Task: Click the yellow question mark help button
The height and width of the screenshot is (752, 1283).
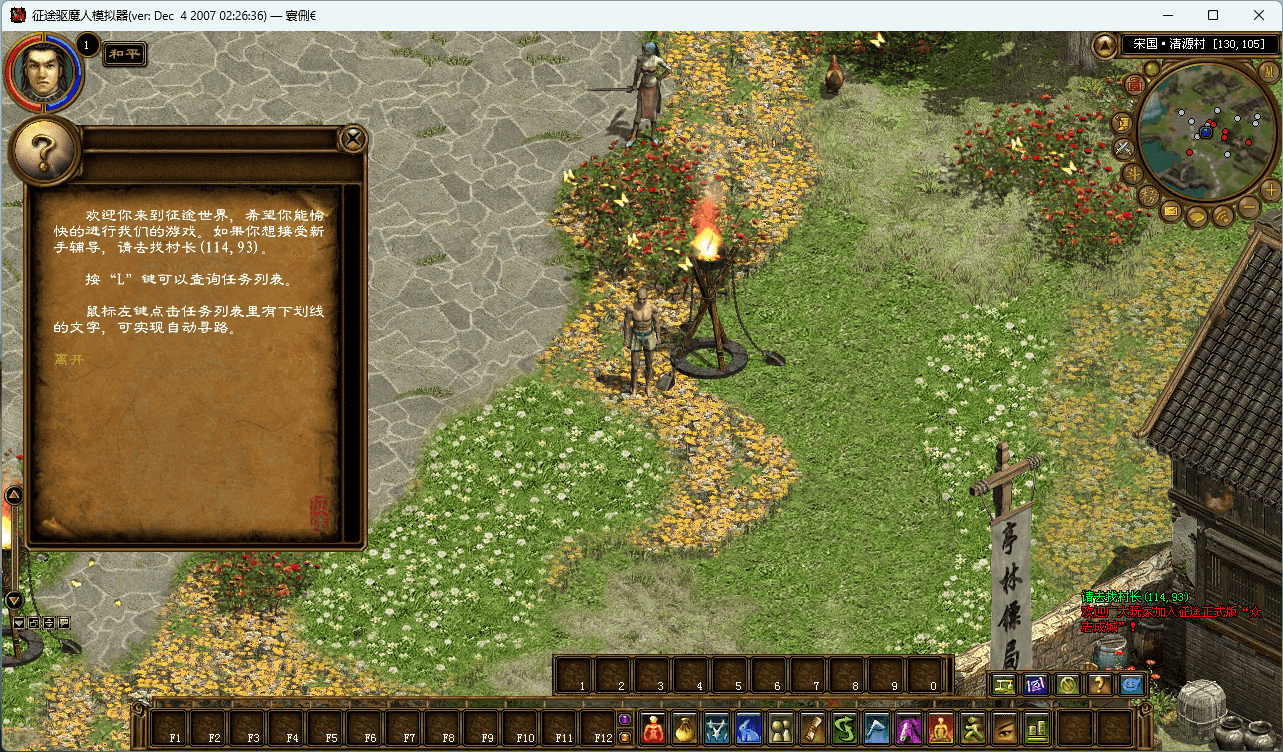Action: coord(1100,685)
